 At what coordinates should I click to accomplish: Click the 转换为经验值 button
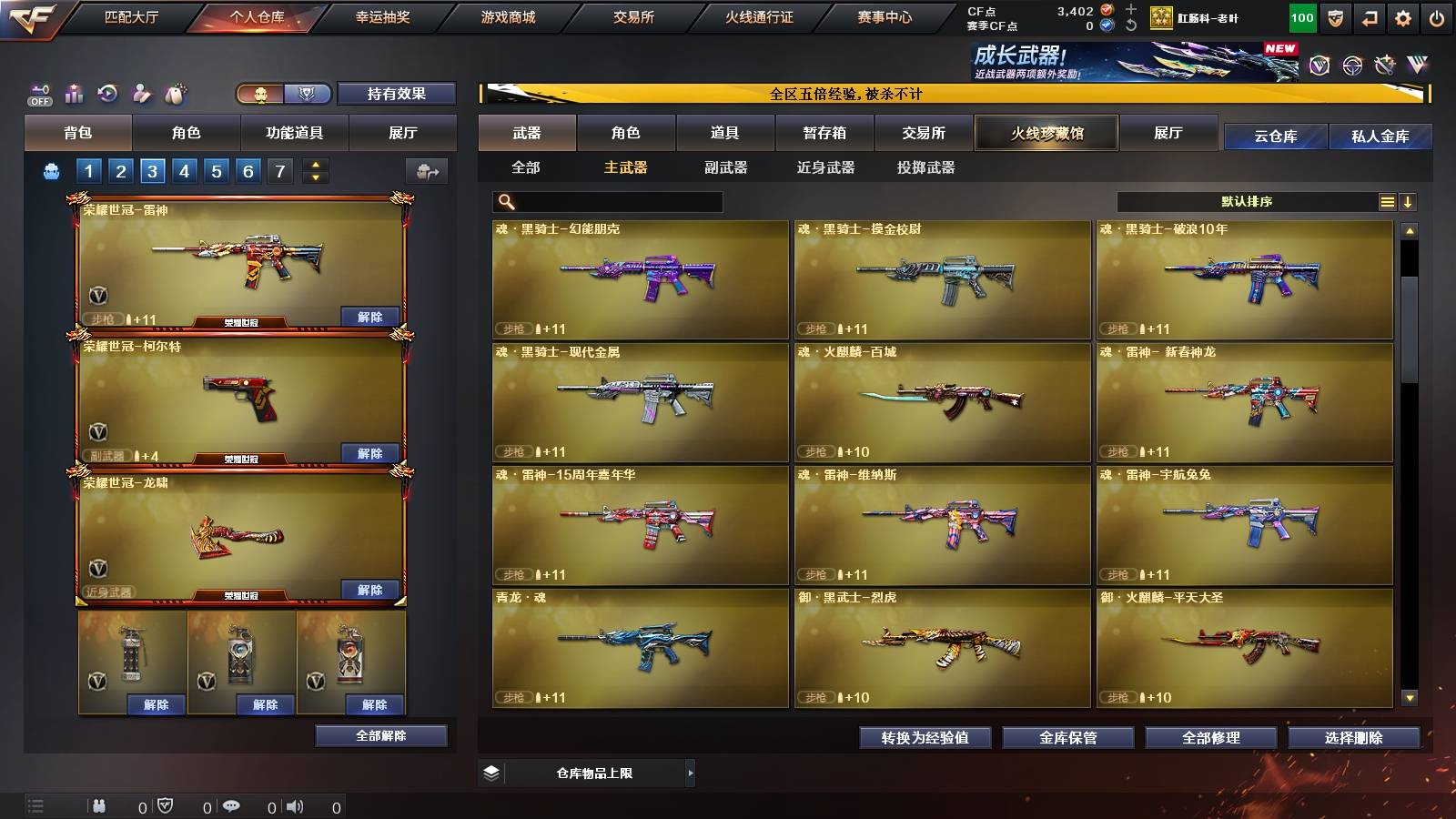(925, 738)
